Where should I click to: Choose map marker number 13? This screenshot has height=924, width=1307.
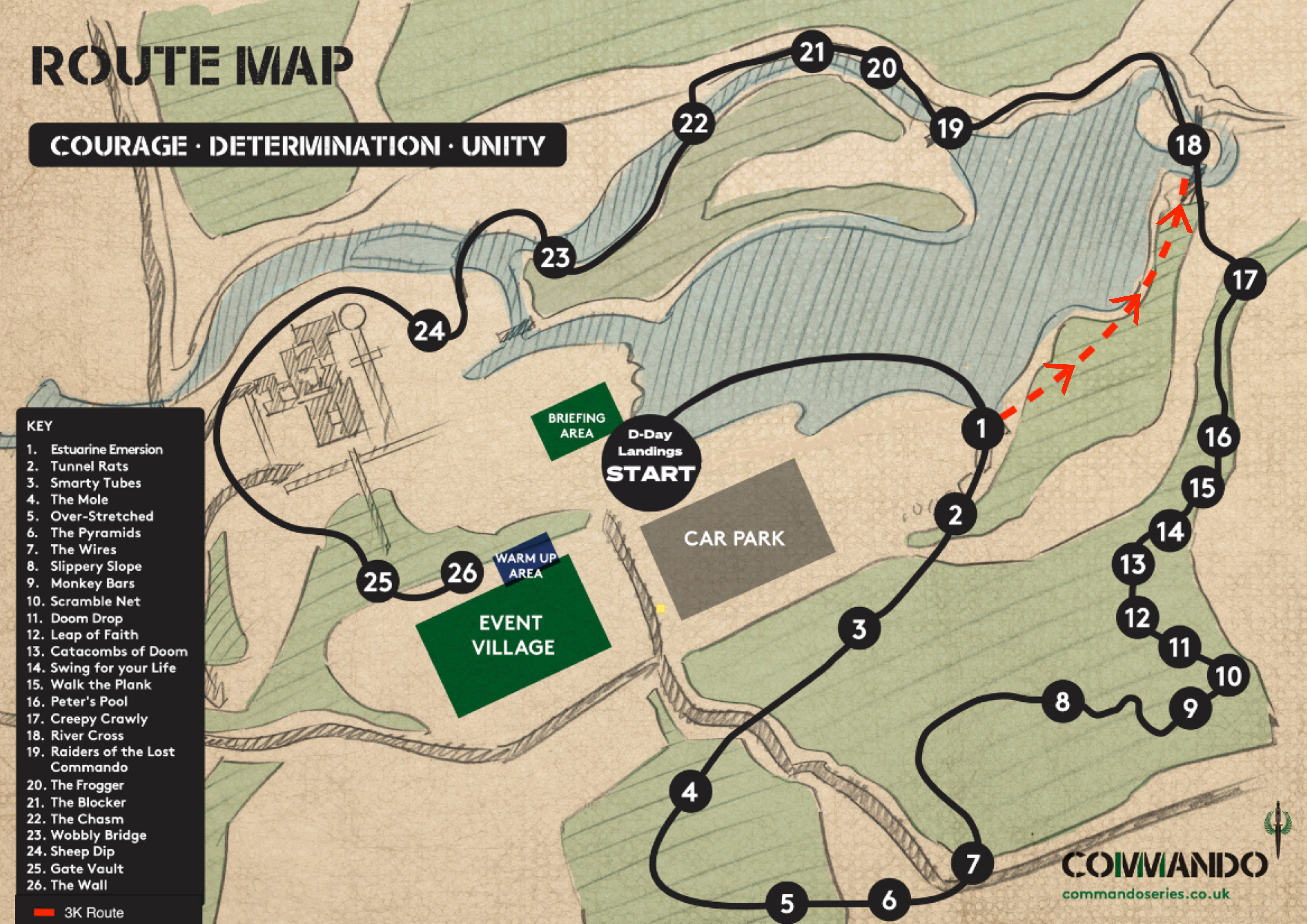[x=1133, y=565]
